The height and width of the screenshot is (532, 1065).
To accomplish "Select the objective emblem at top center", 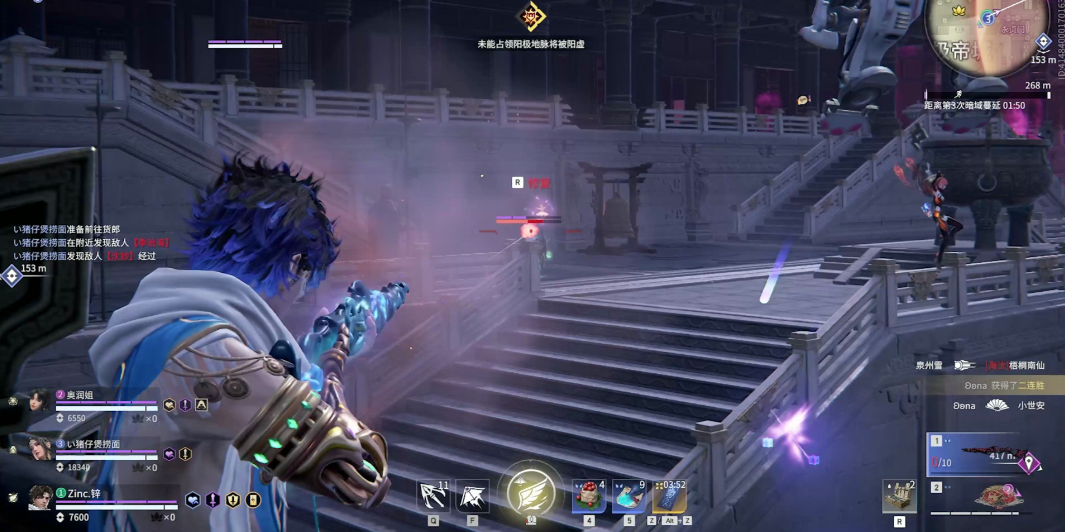I will tap(531, 16).
